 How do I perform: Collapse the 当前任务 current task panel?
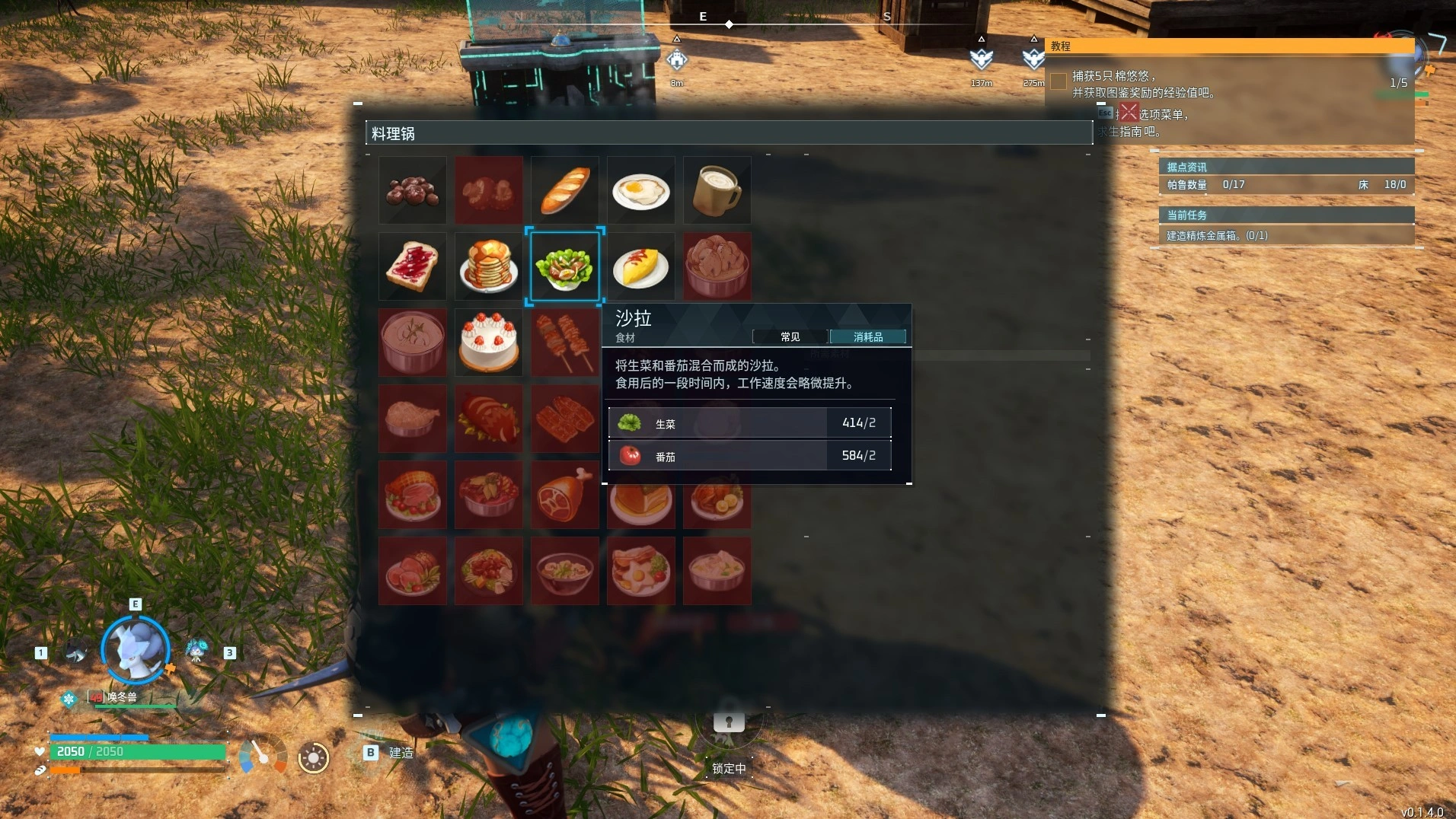(1287, 215)
